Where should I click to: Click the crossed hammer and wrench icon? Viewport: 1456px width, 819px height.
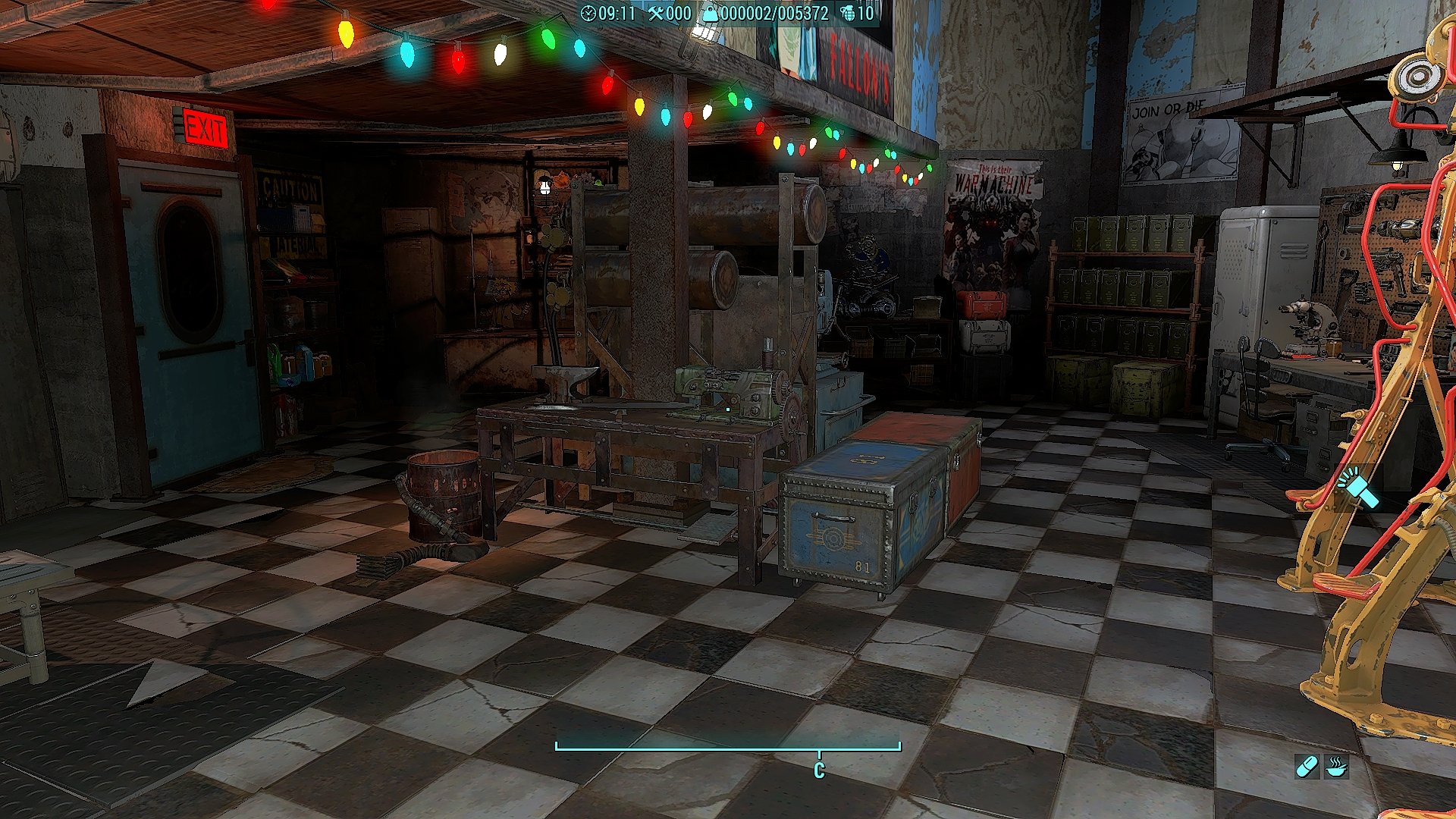[656, 13]
